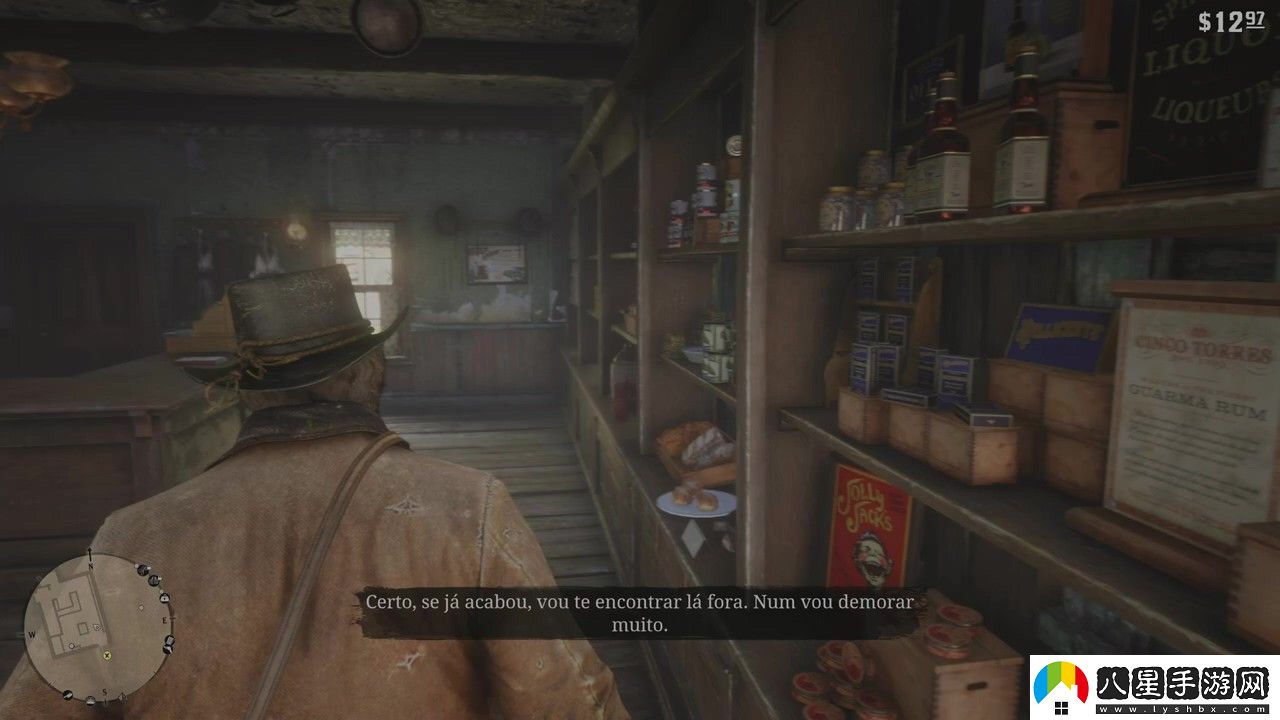Open the circular minimap

pos(97,626)
